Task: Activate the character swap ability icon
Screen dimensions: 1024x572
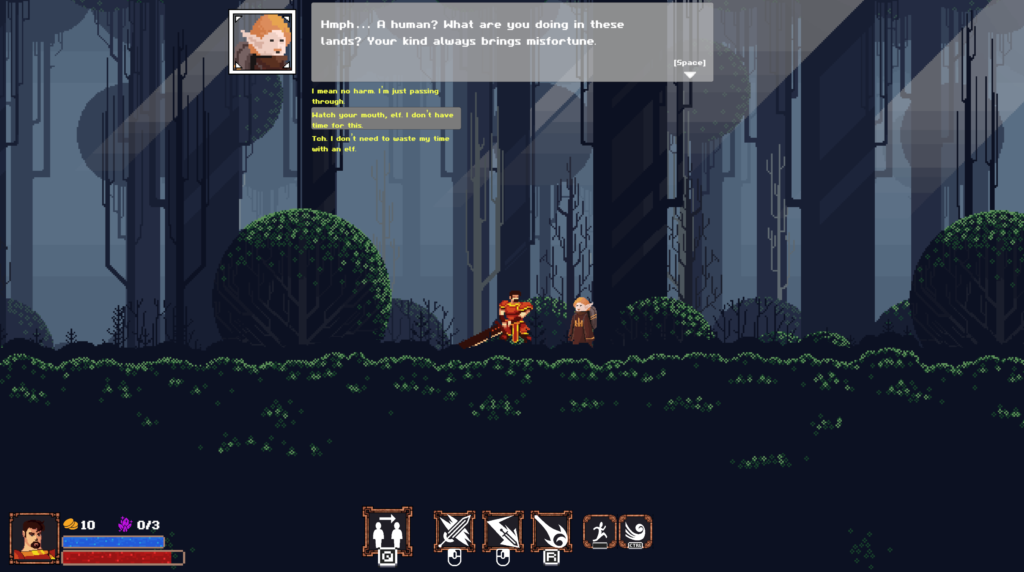Action: click(386, 530)
